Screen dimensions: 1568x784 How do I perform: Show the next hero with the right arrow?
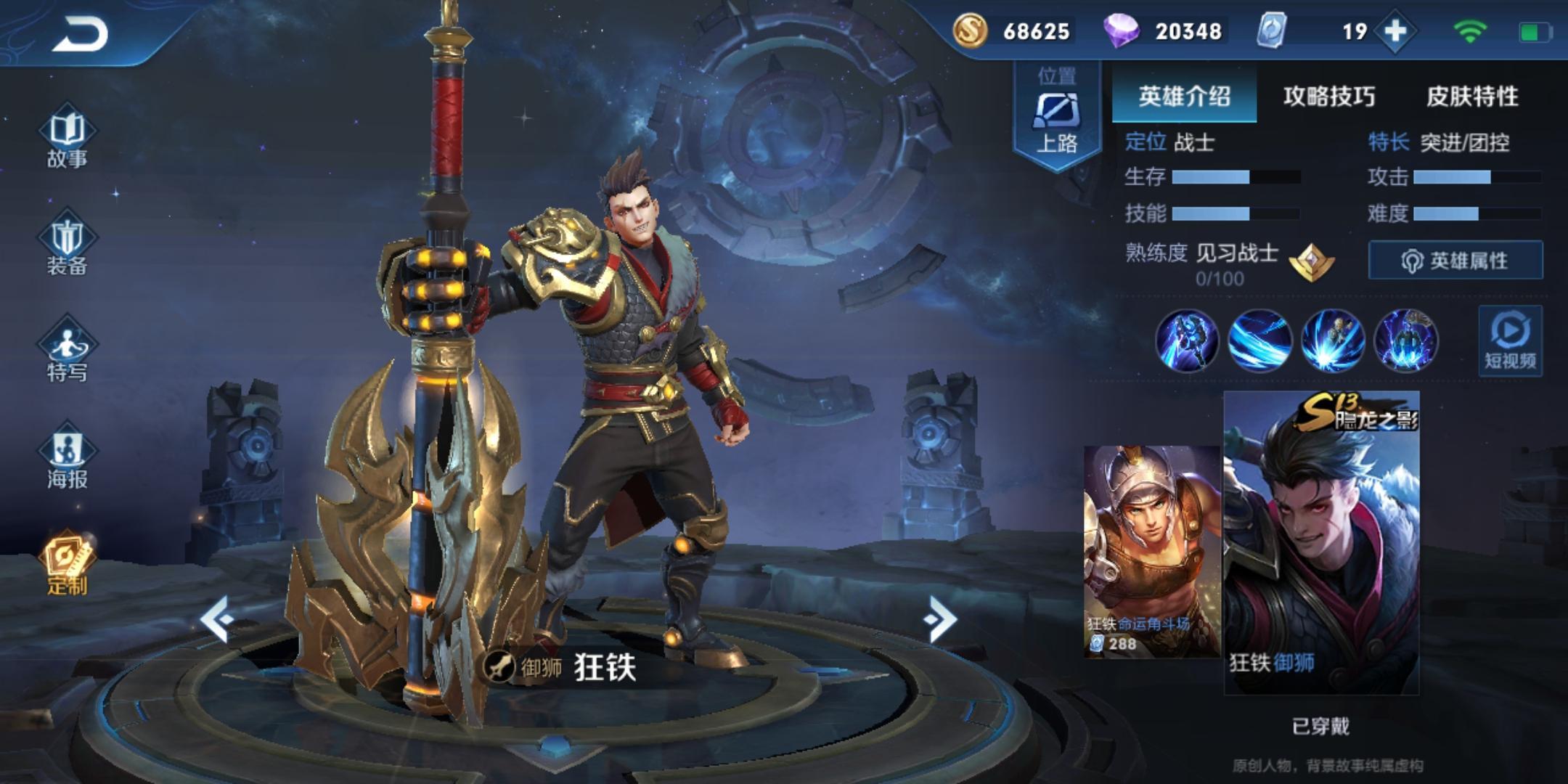[x=941, y=618]
